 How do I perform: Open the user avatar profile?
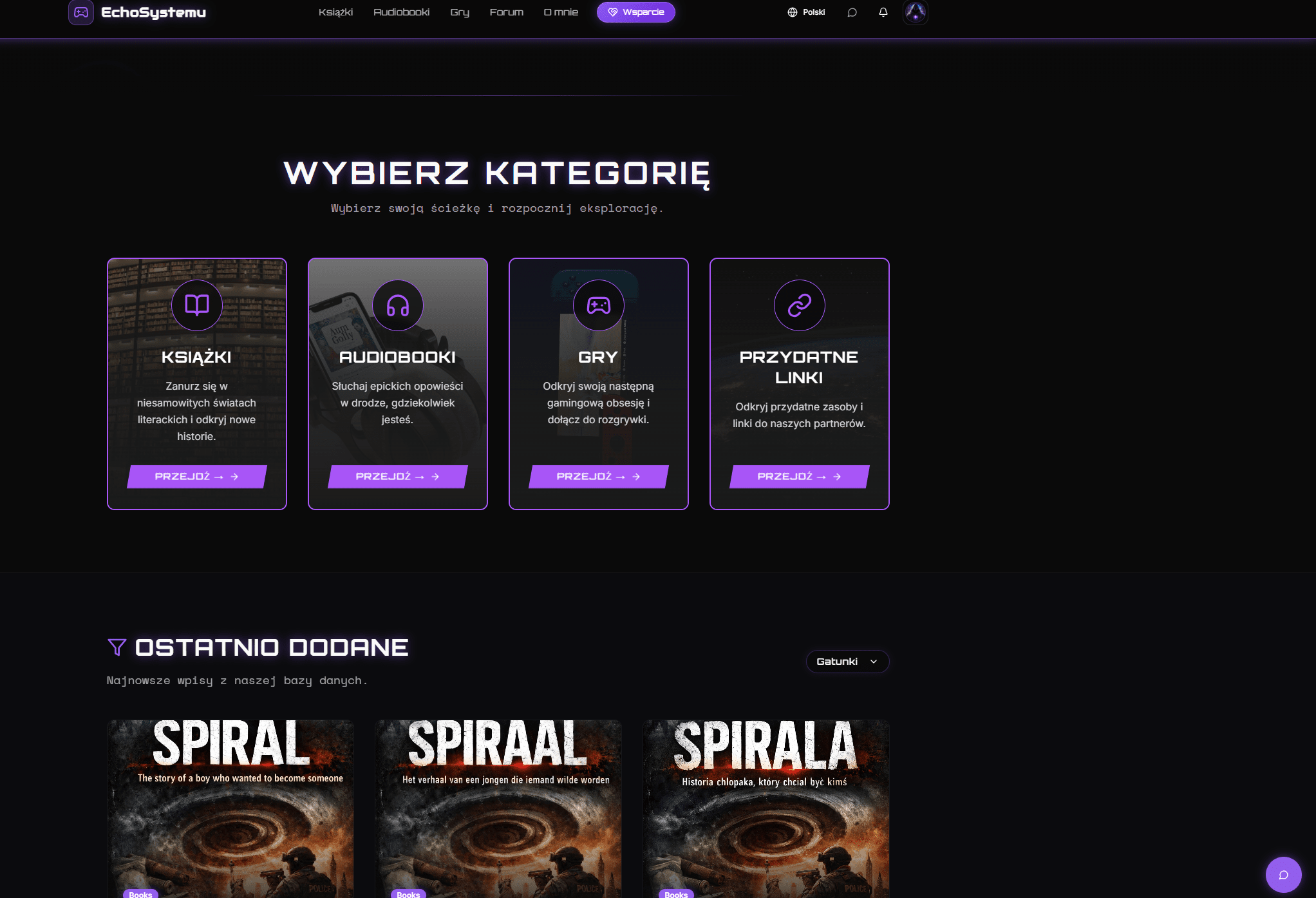click(915, 12)
